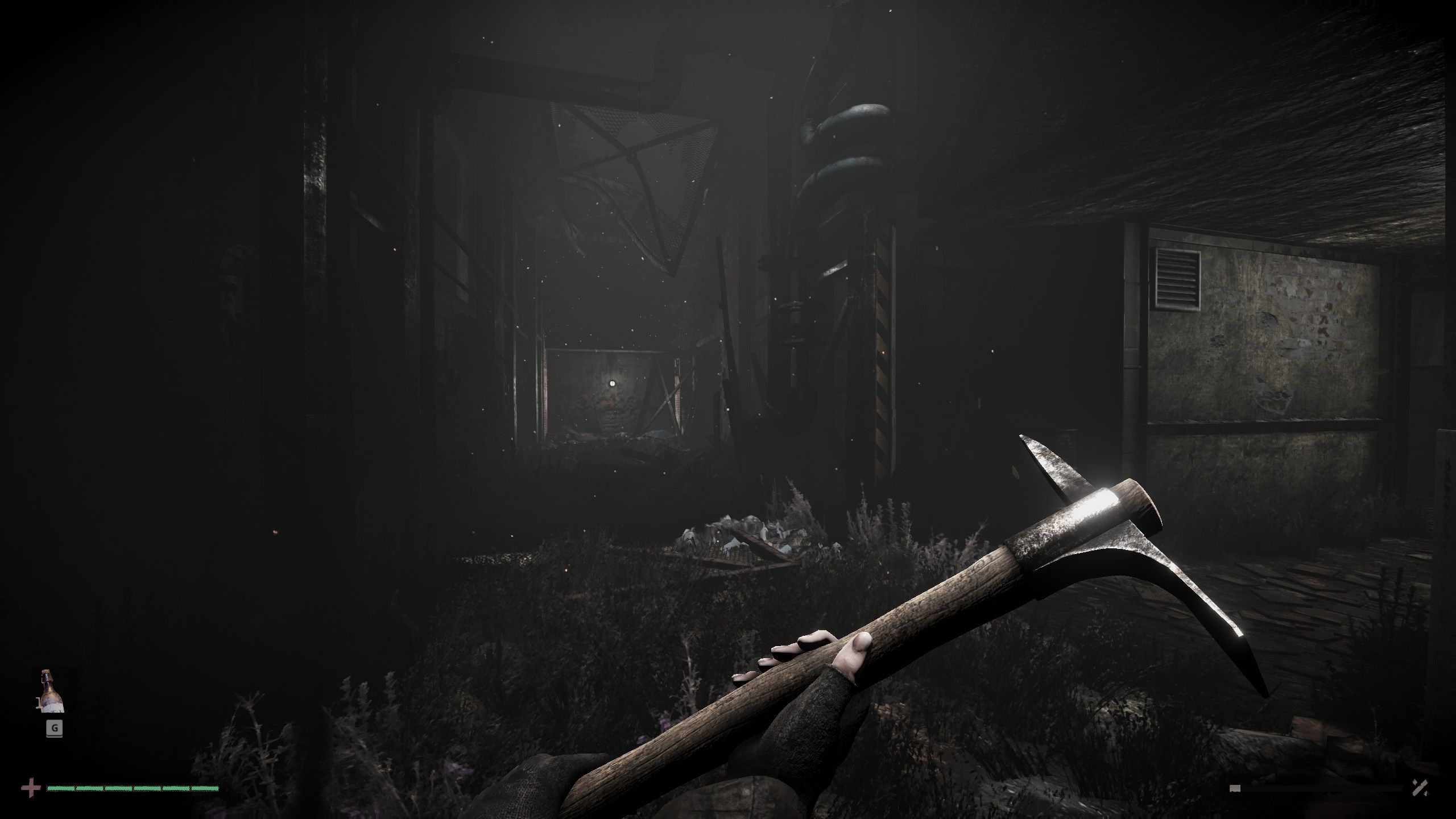
Task: Select the glass bottle throwable item
Action: tap(52, 692)
